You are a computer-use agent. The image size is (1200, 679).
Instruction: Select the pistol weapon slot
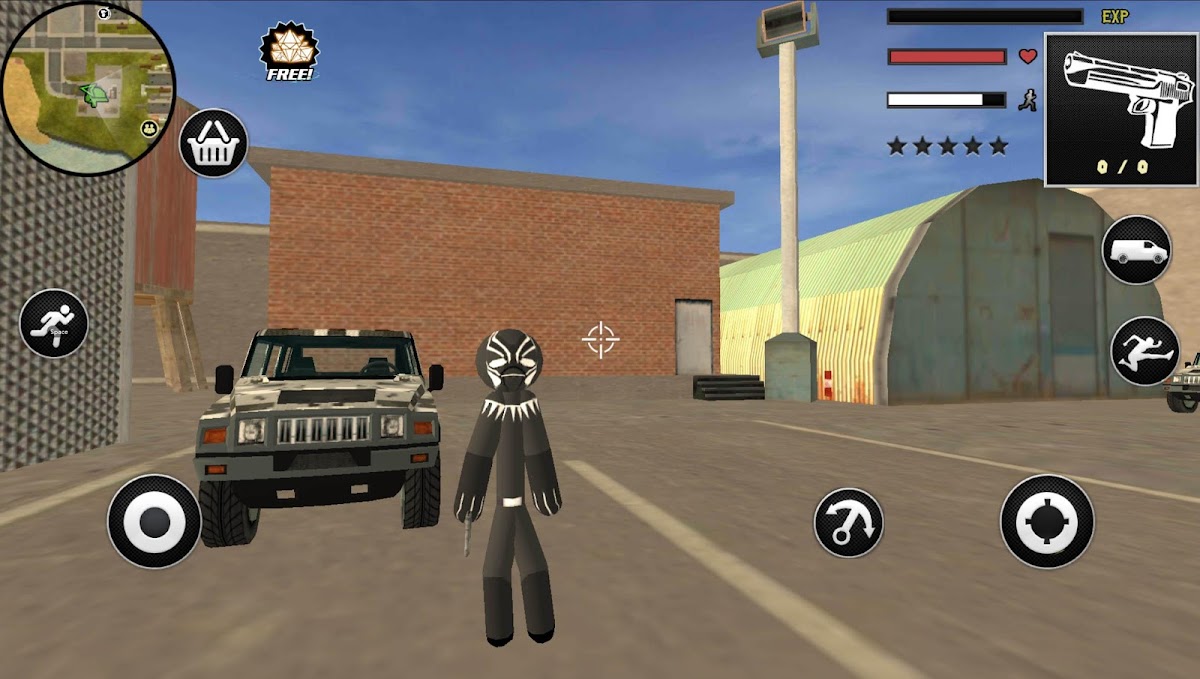[x=1120, y=110]
